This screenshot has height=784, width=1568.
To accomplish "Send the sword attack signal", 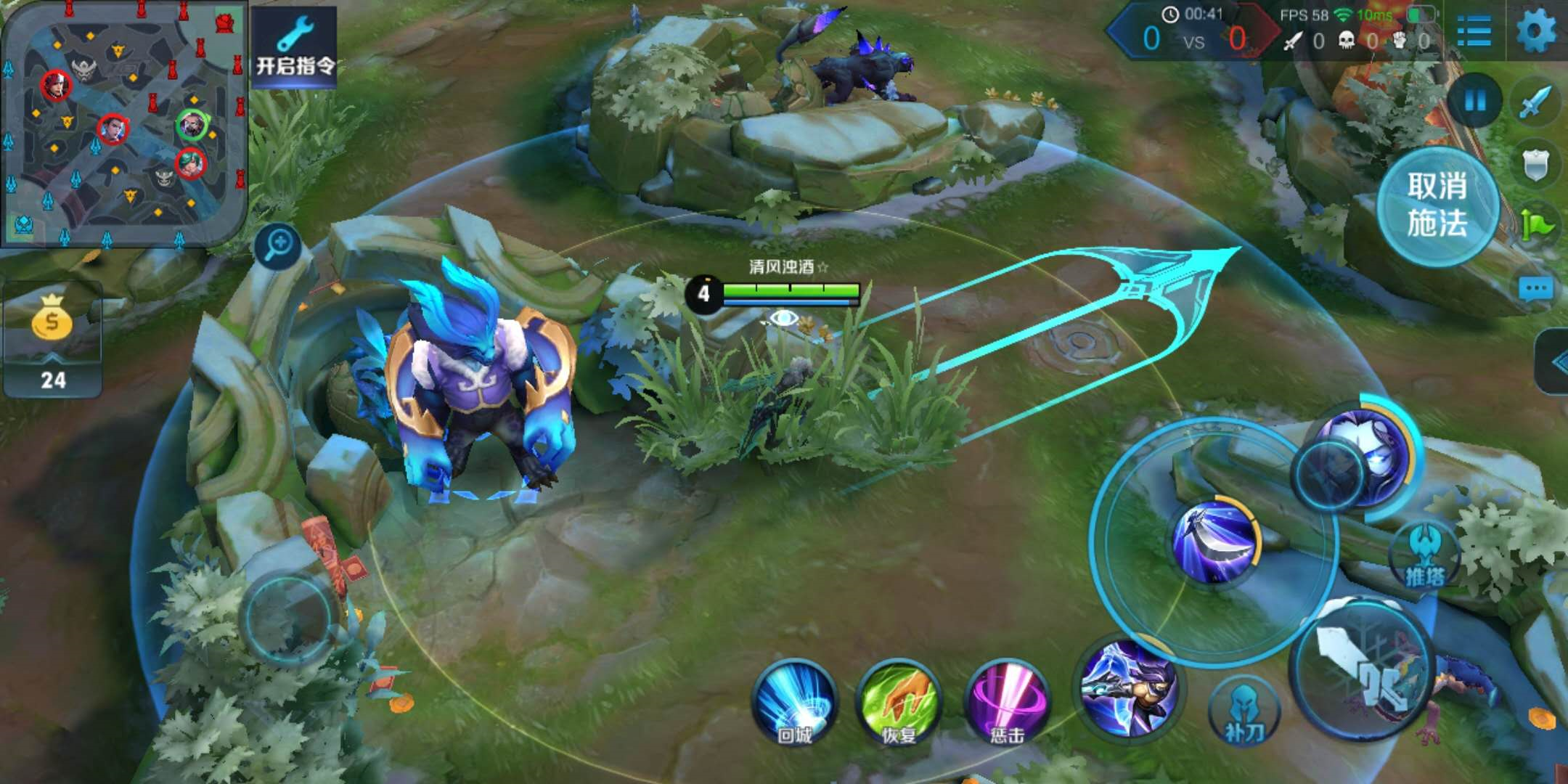I will point(1535,103).
